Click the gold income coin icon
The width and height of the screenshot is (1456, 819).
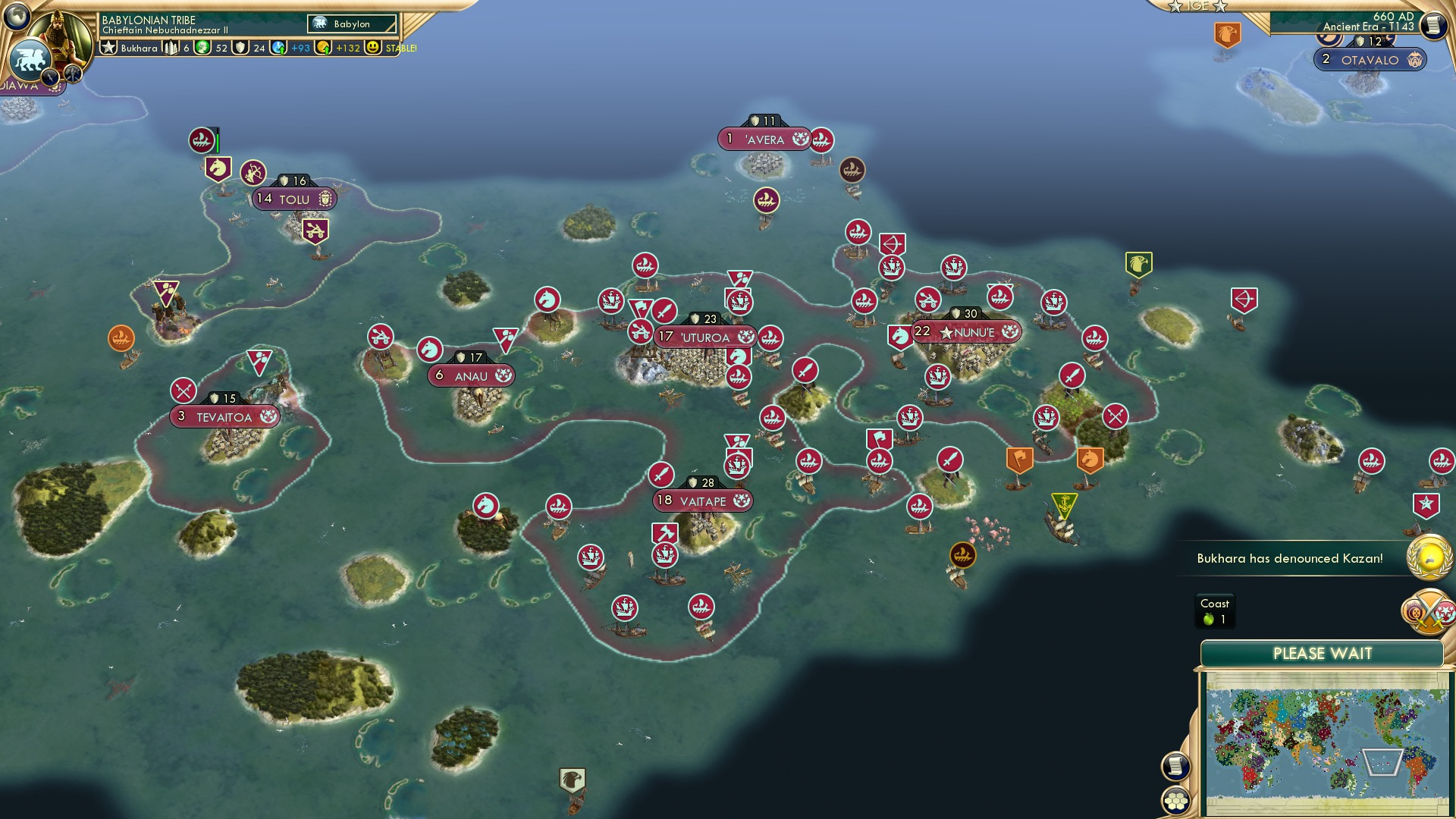[x=324, y=48]
